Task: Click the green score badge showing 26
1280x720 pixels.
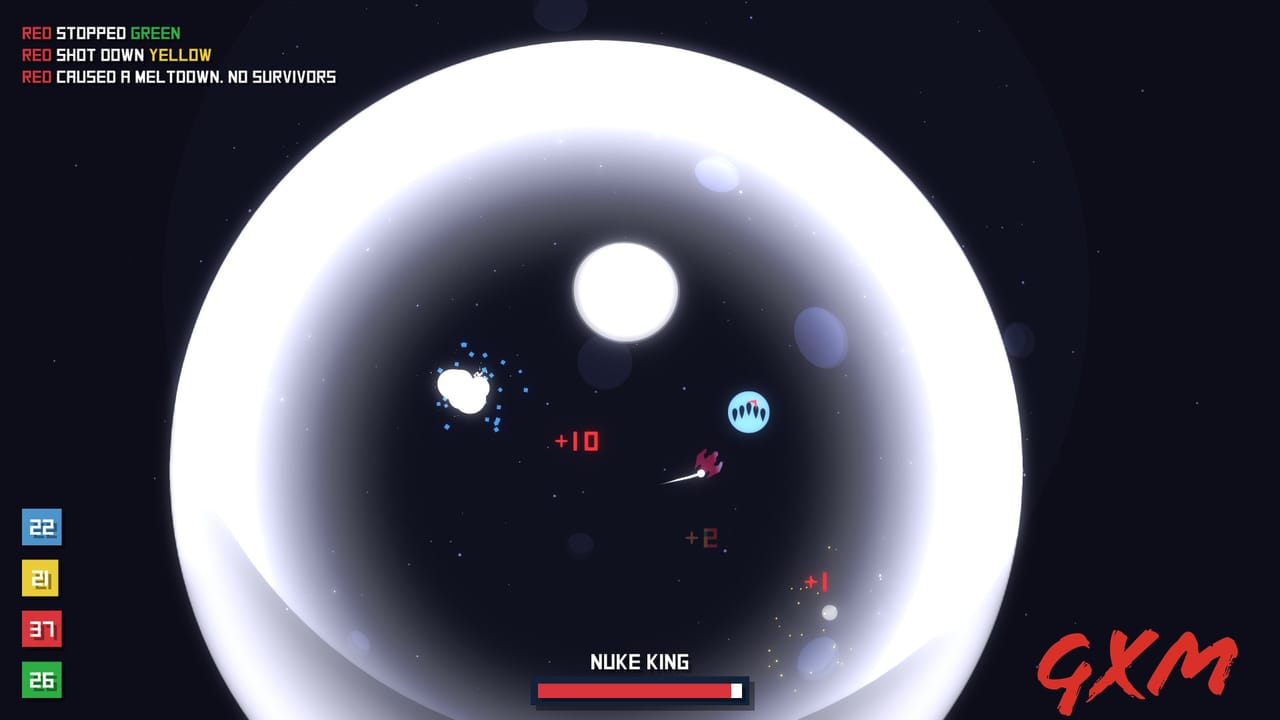Action: pyautogui.click(x=42, y=681)
